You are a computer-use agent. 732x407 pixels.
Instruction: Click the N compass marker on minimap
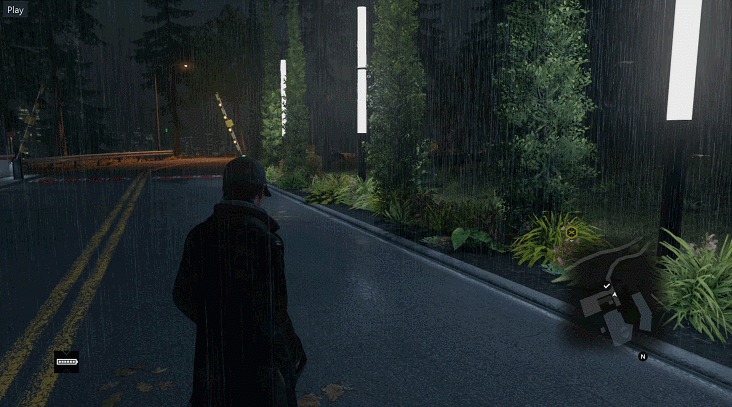(643, 356)
